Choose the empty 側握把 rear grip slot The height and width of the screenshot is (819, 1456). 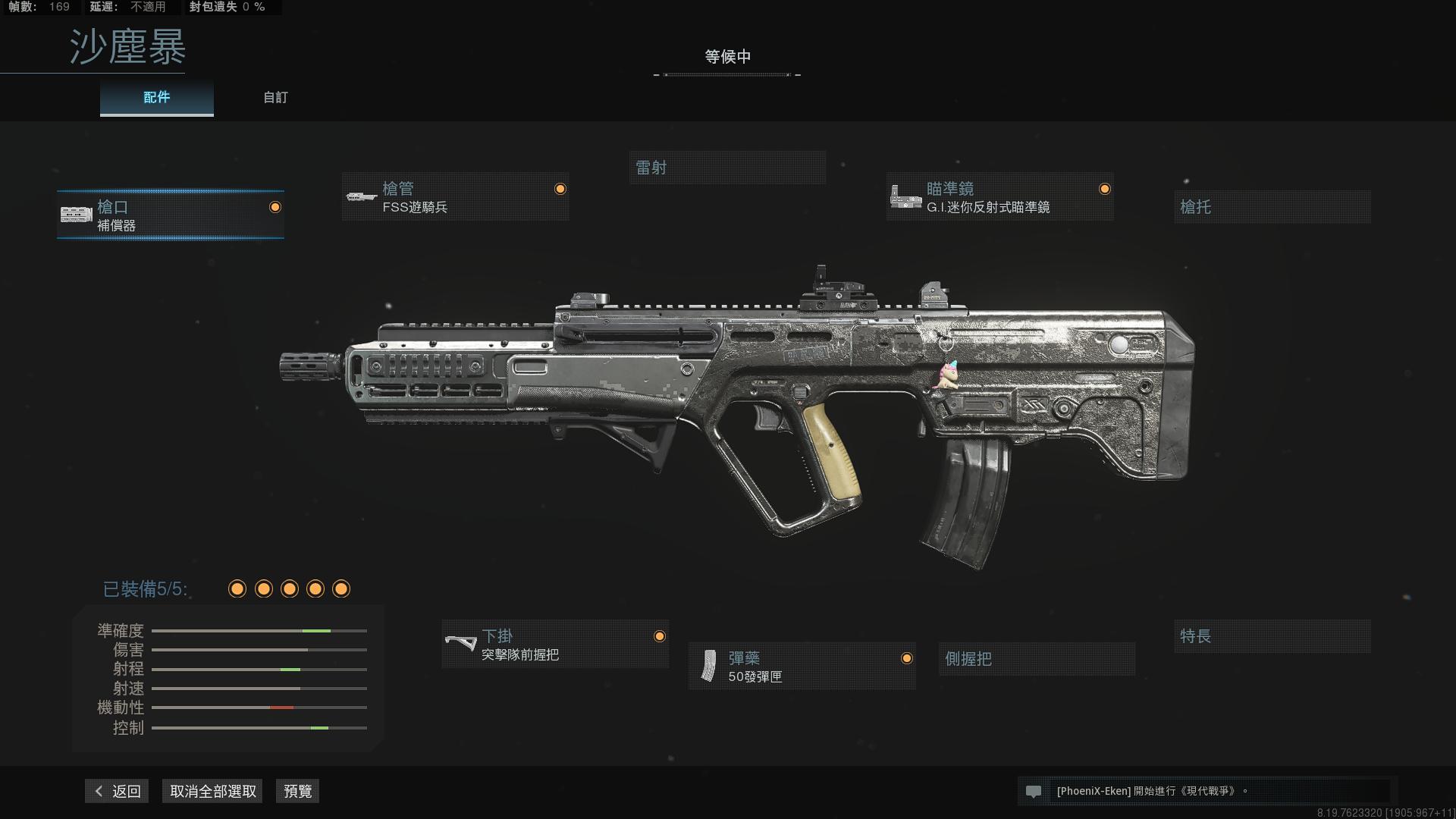[x=1036, y=659]
